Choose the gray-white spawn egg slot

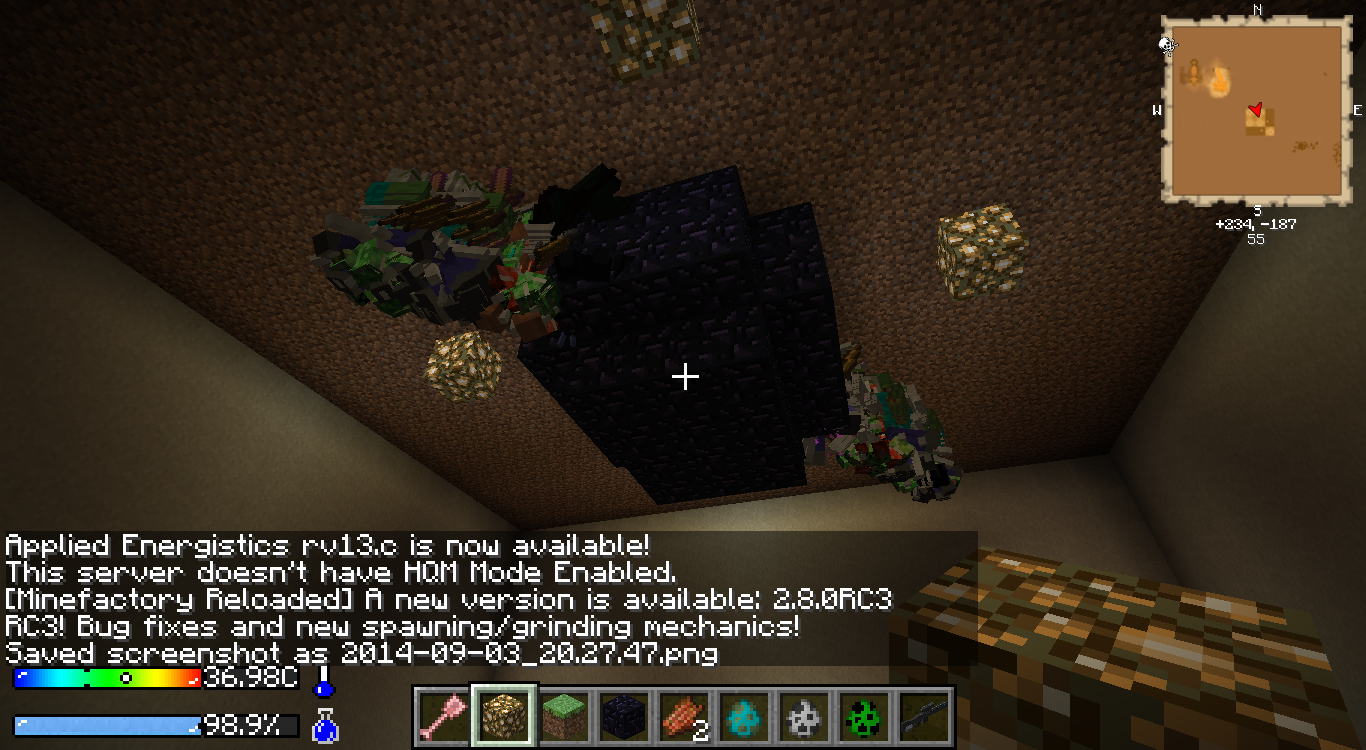[x=804, y=716]
